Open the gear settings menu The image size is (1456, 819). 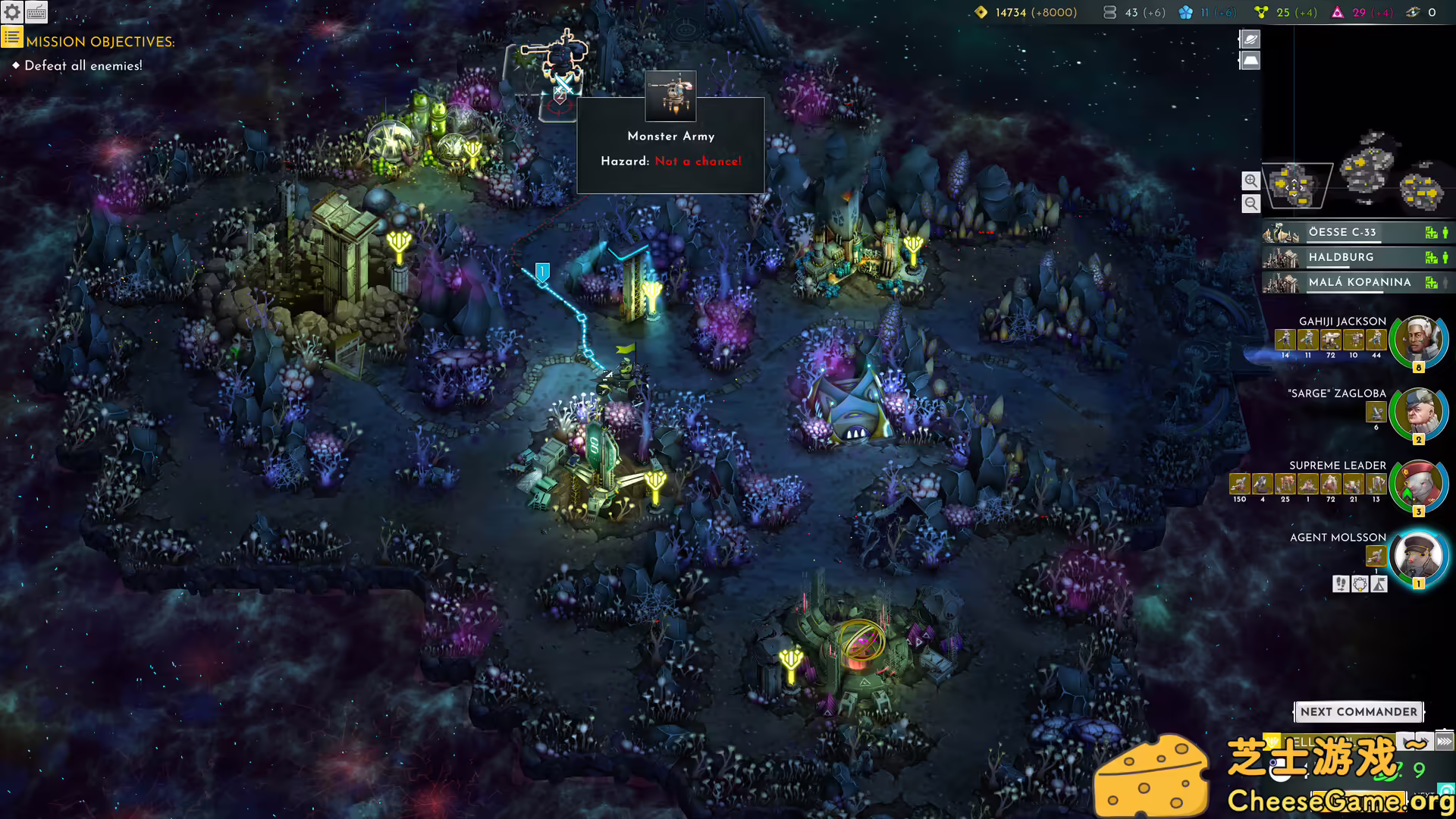coord(12,12)
